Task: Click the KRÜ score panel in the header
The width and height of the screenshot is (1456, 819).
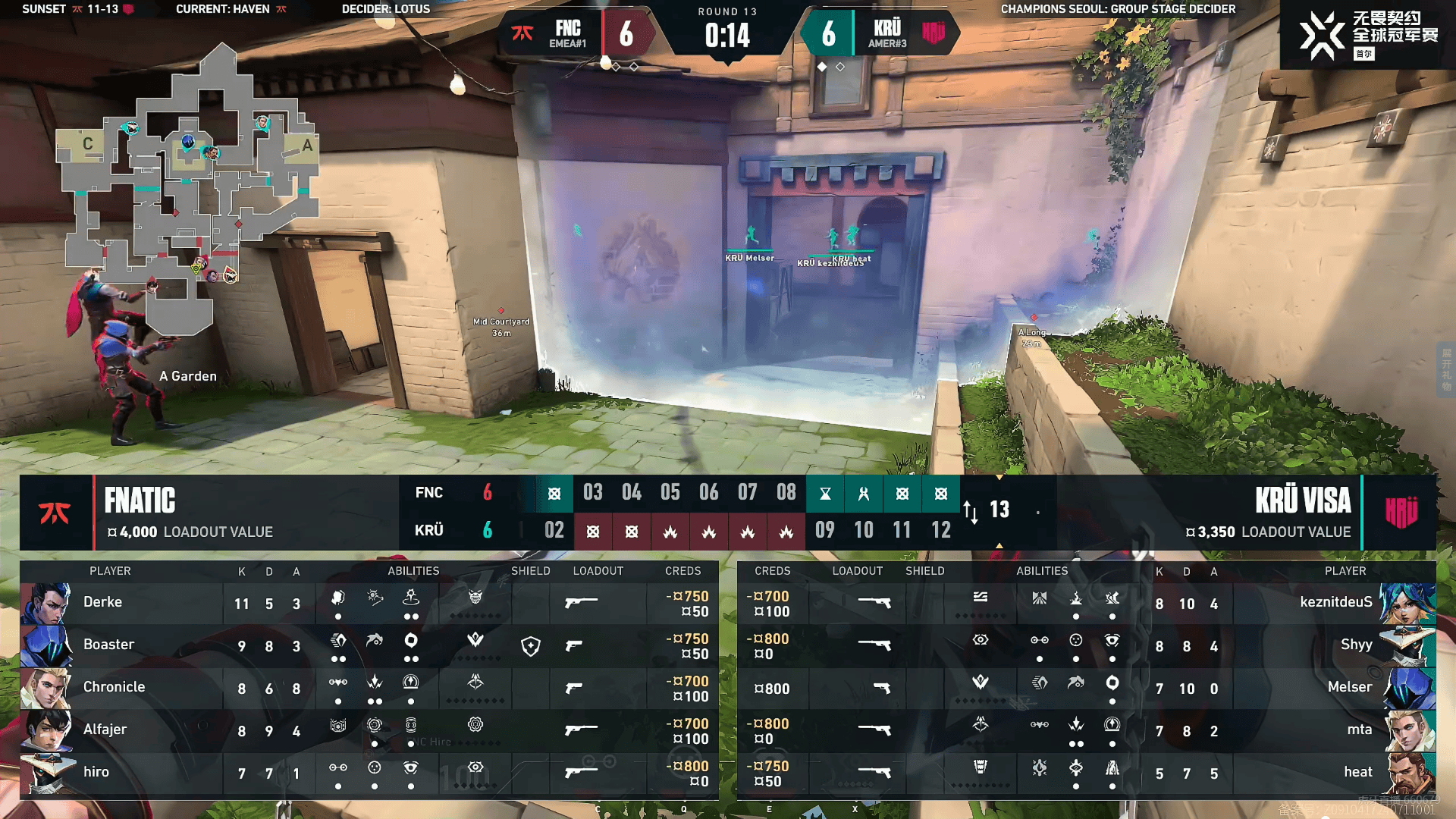Action: (880, 34)
